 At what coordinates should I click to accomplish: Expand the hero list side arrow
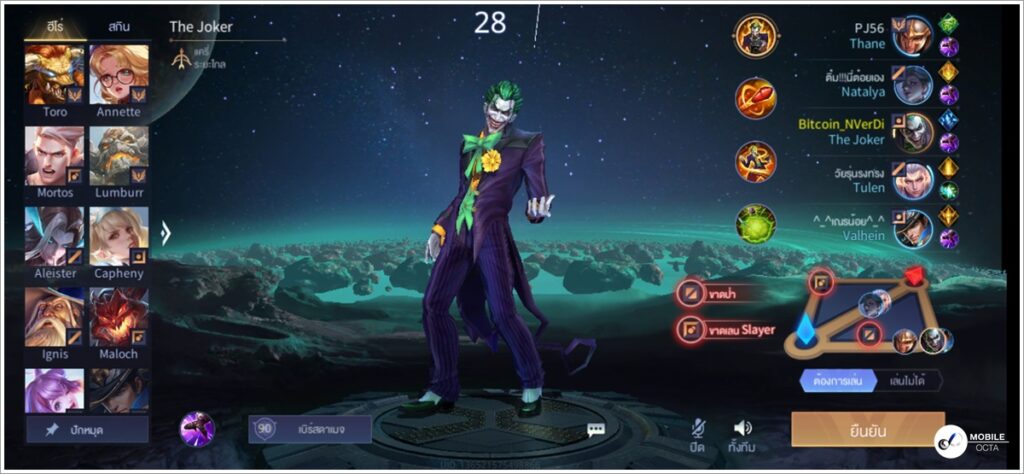click(x=166, y=234)
